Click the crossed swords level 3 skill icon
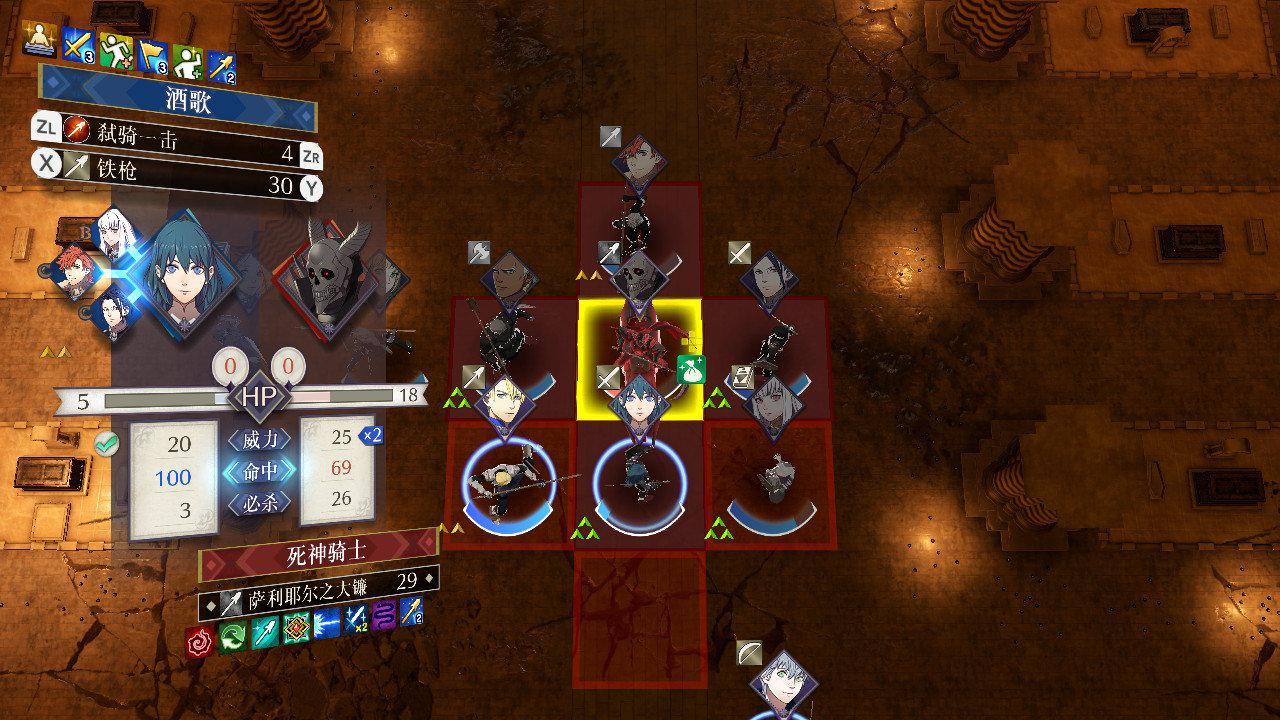 click(x=77, y=44)
